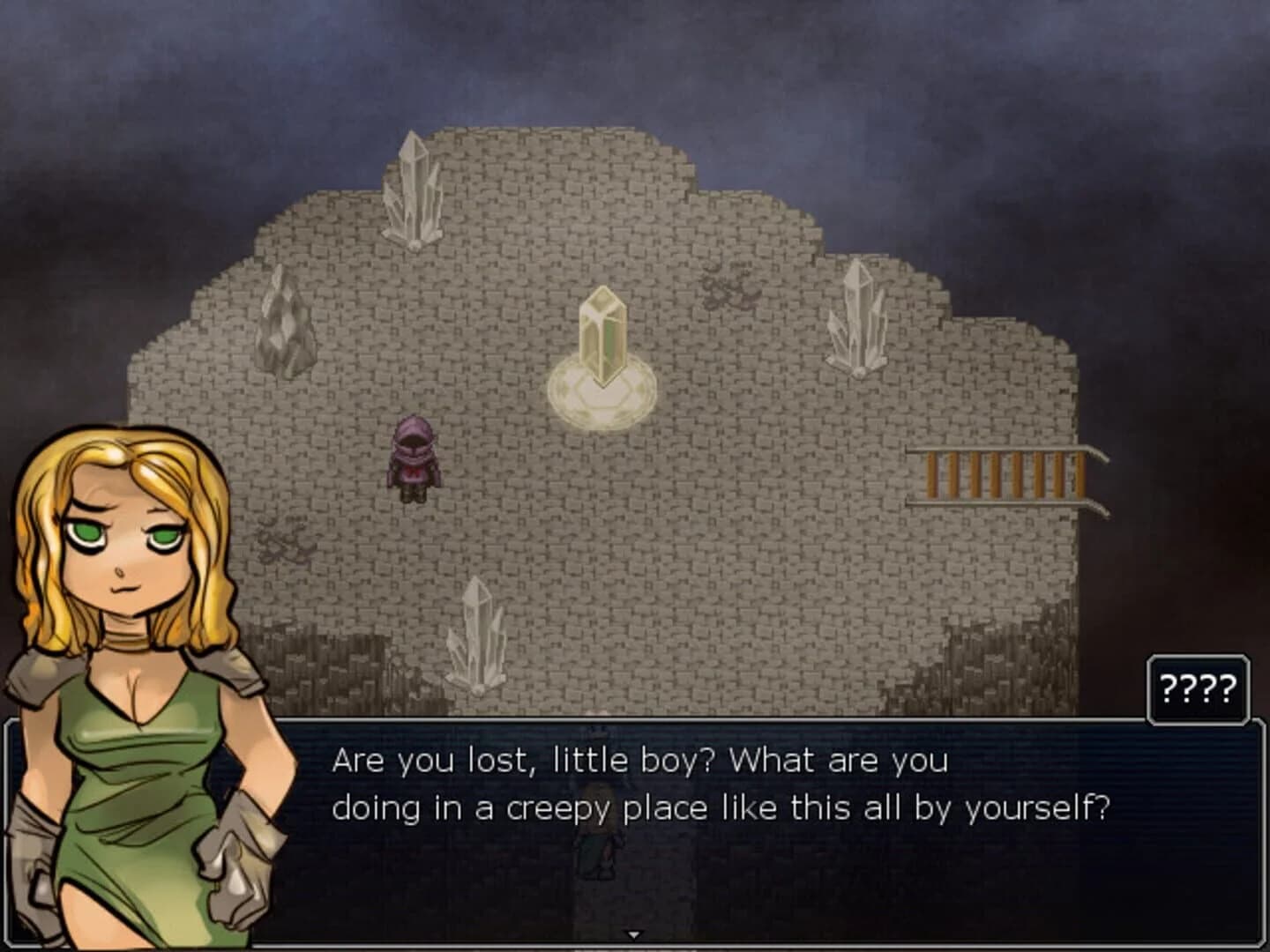Click the cliff edge on the lower right
Screen dimensions: 1270x952
pos(970,670)
